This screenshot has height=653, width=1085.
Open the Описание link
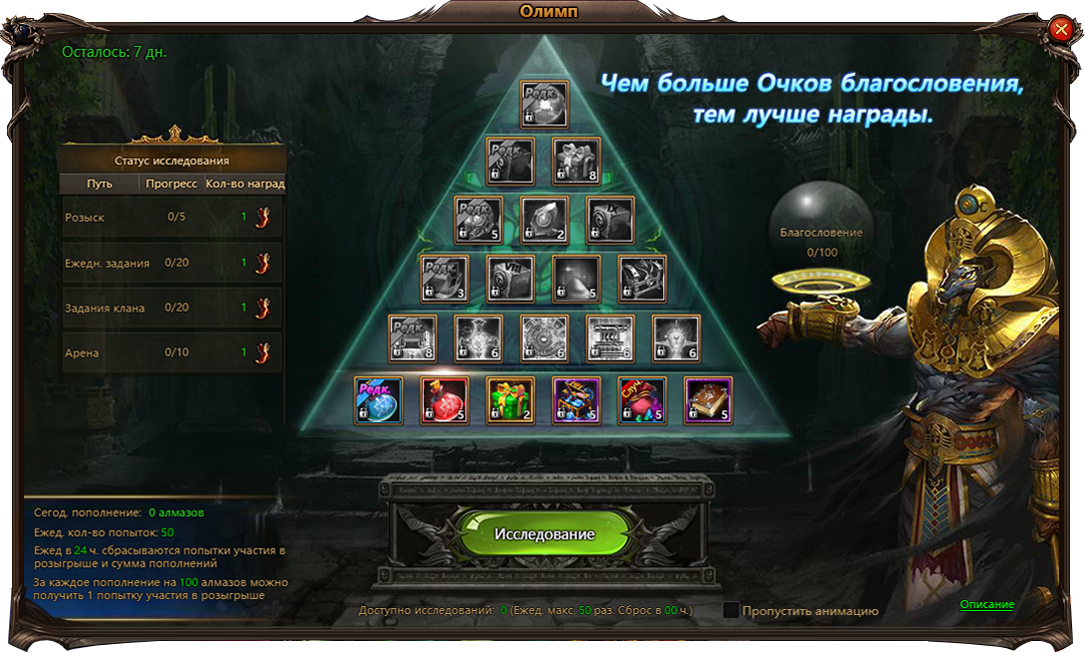(x=987, y=604)
